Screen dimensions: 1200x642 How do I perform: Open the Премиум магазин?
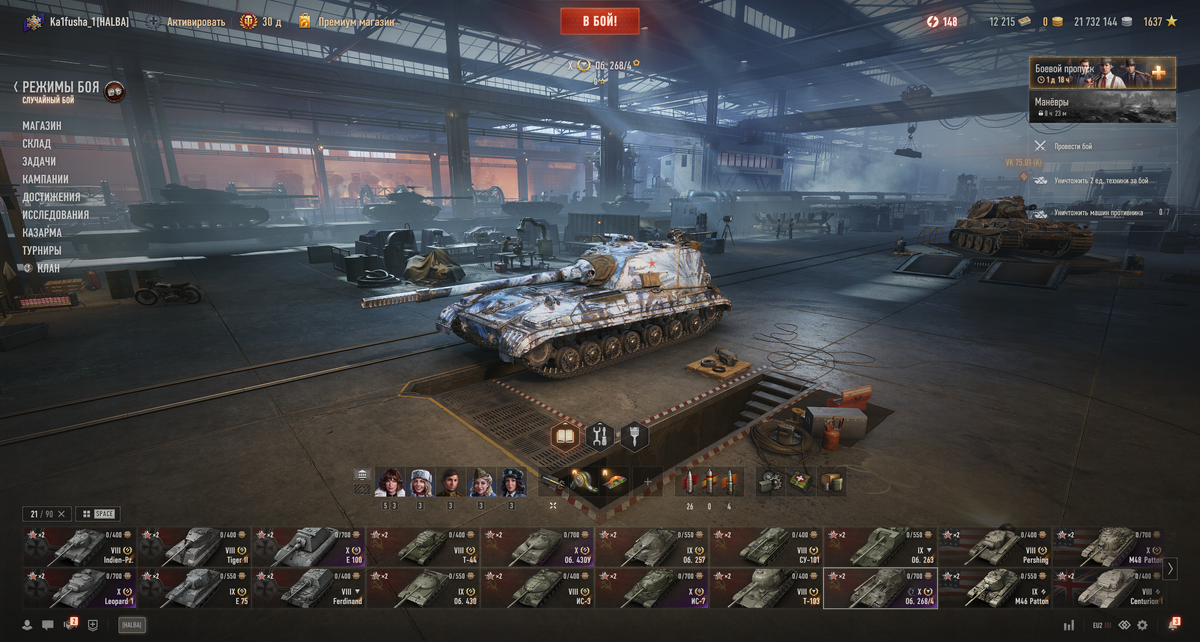355,21
